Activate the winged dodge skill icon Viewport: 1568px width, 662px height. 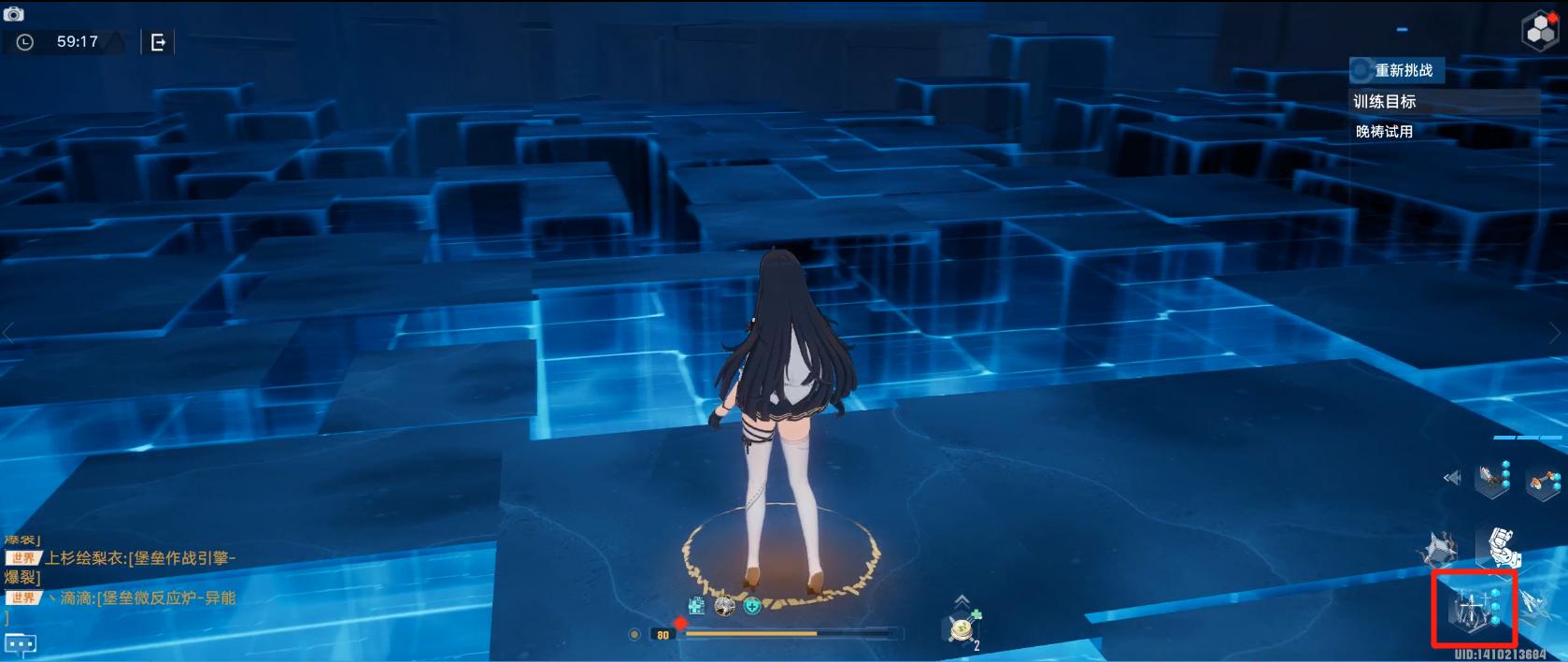[x=1535, y=604]
